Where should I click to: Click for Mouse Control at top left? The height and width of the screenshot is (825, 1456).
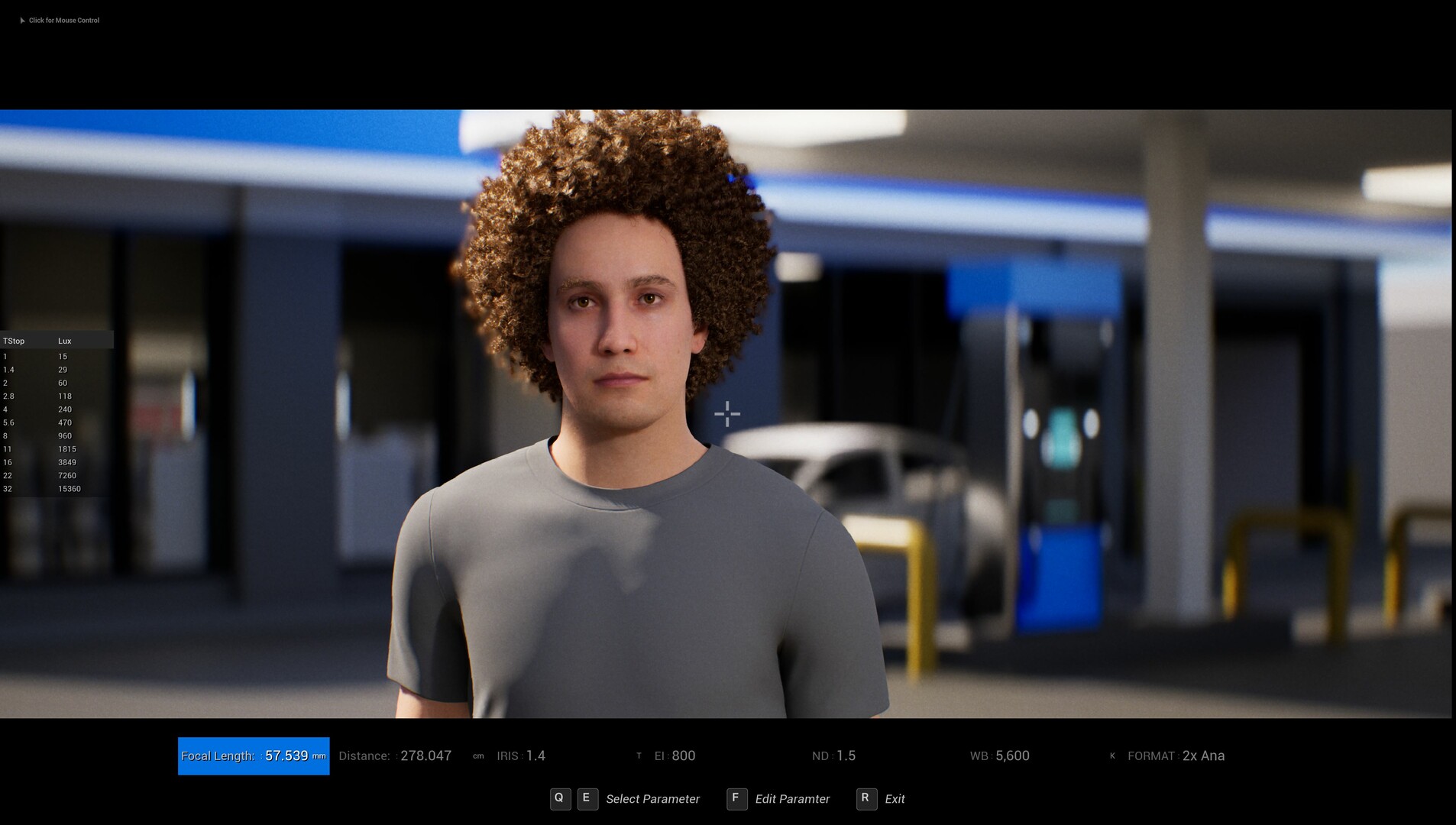[x=64, y=21]
